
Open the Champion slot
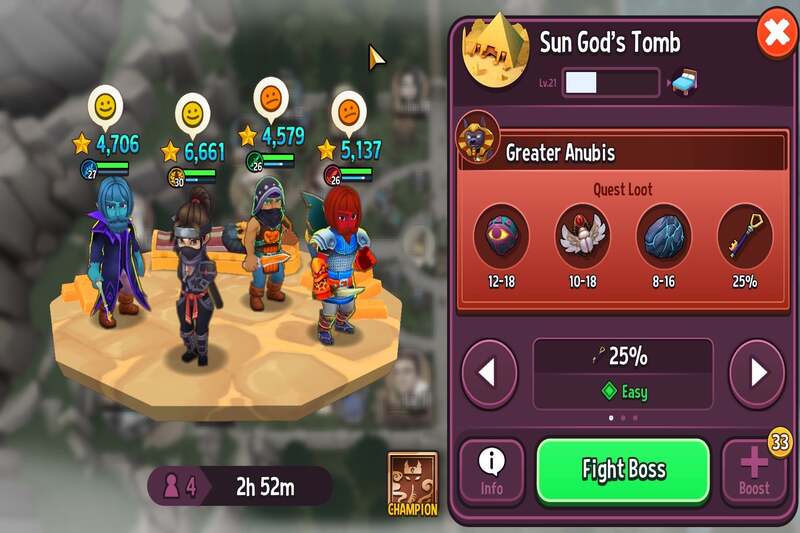(413, 480)
